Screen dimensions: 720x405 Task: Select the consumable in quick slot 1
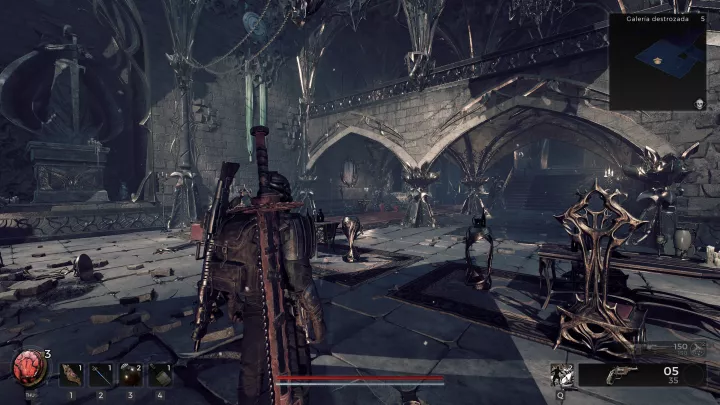pyautogui.click(x=72, y=375)
